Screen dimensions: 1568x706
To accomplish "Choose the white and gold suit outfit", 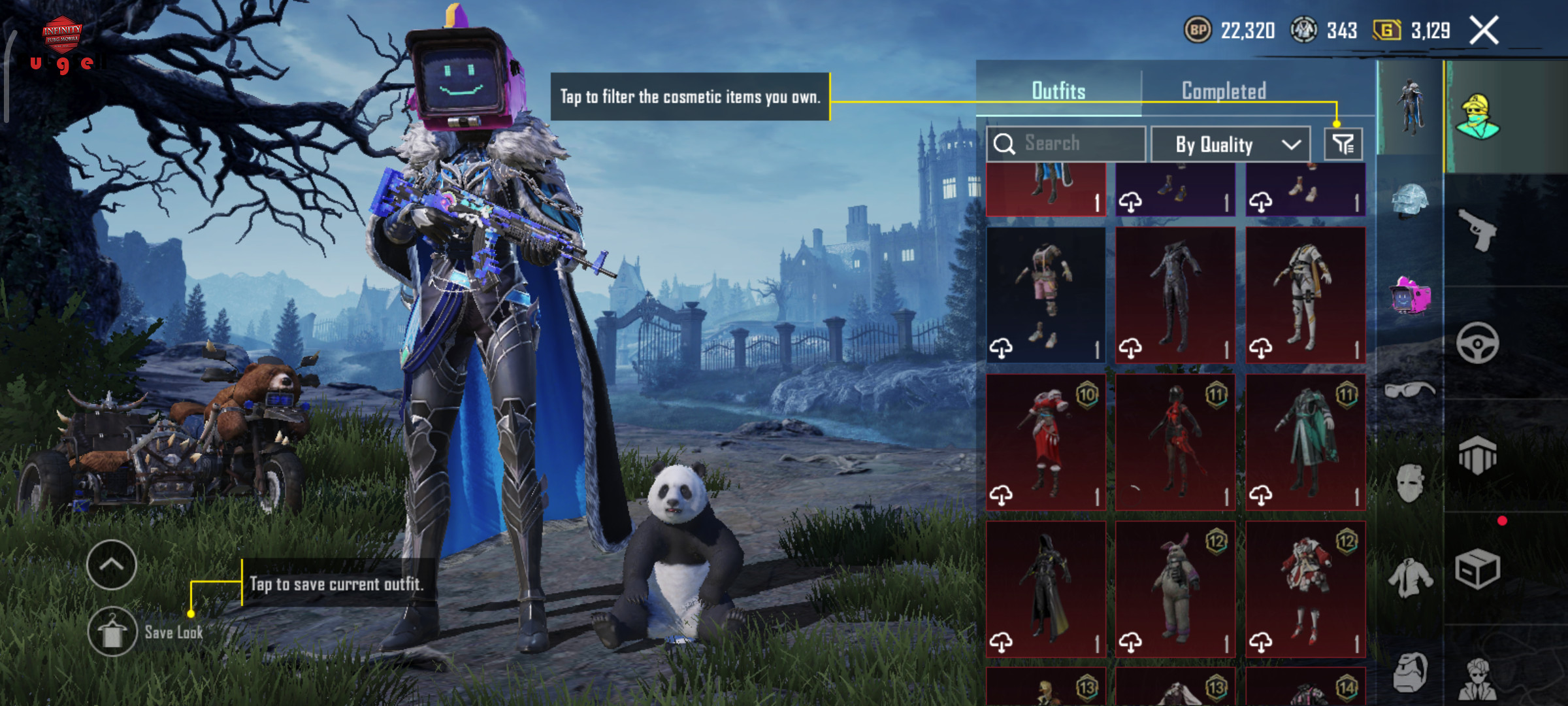I will [x=1305, y=295].
